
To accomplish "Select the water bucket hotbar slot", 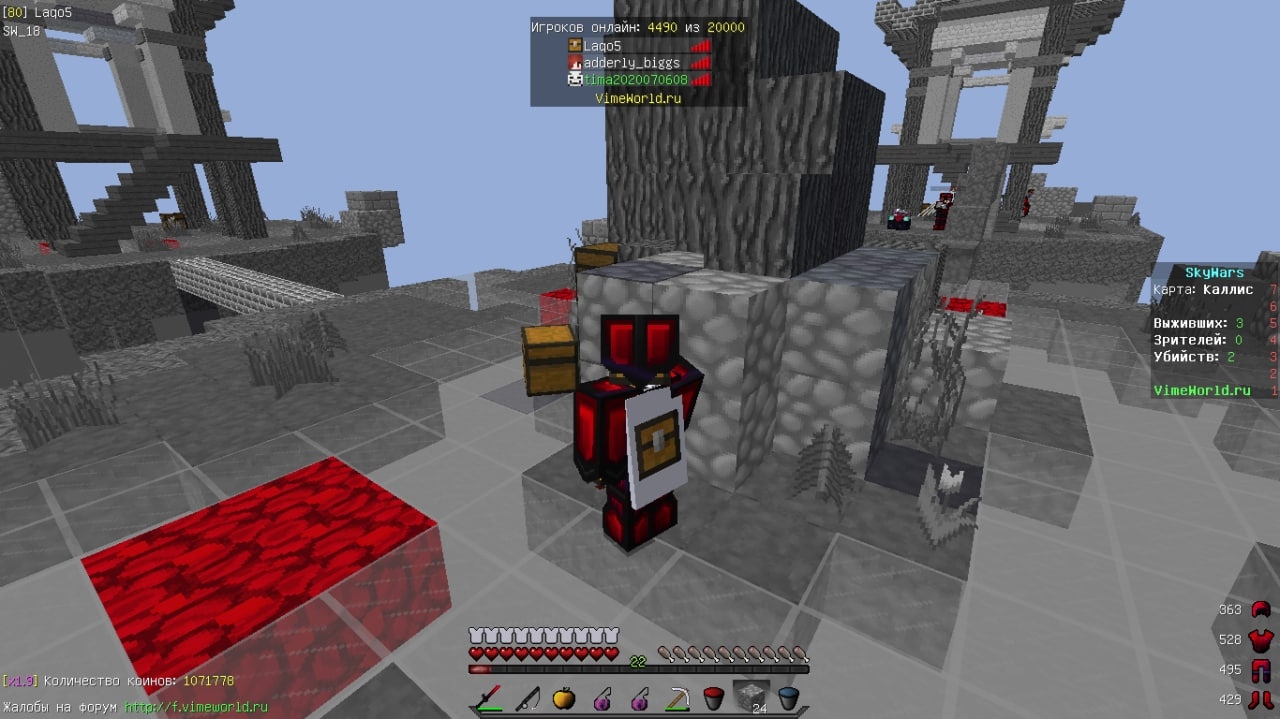I will point(788,697).
